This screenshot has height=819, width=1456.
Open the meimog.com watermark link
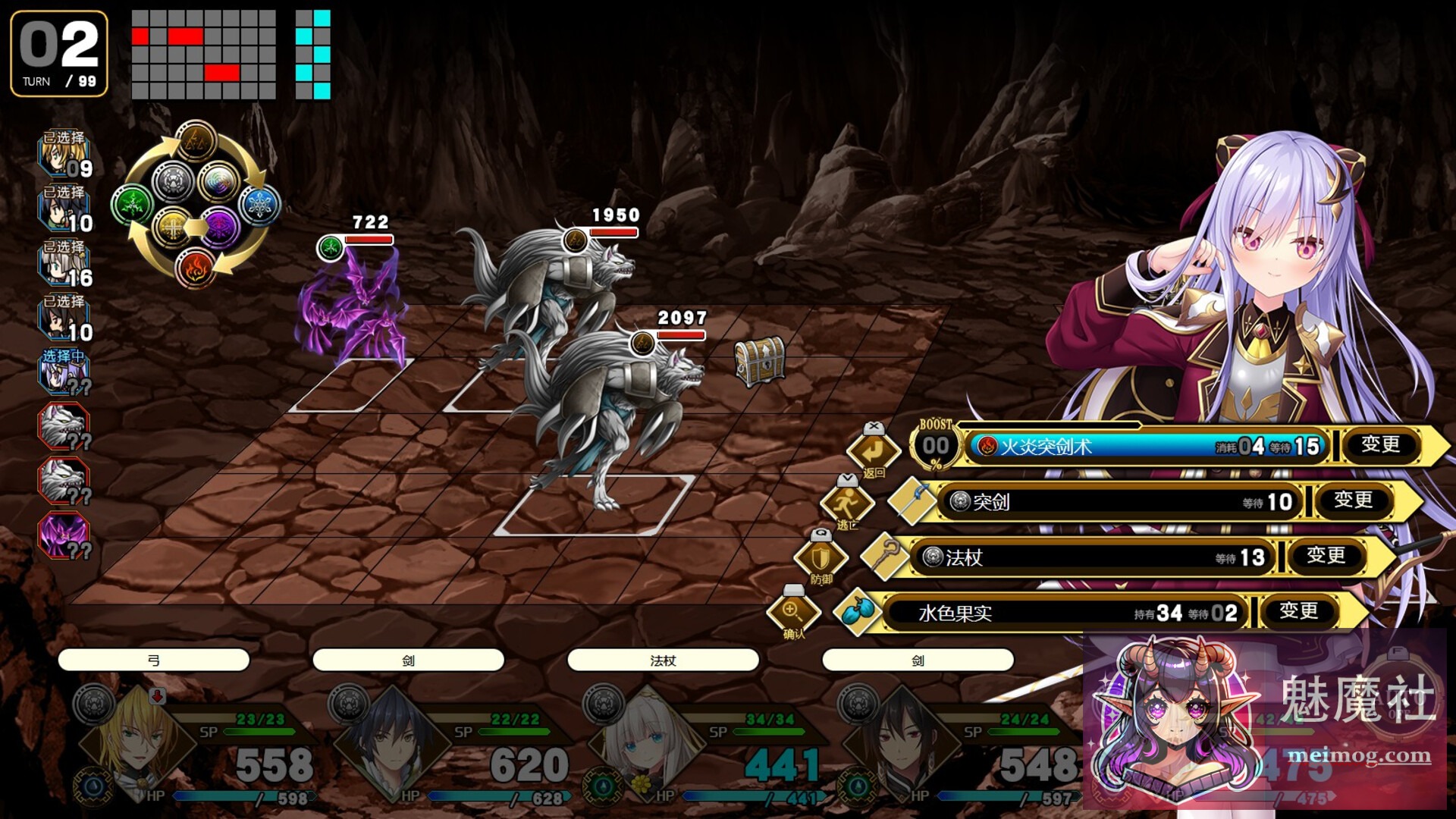(1359, 755)
